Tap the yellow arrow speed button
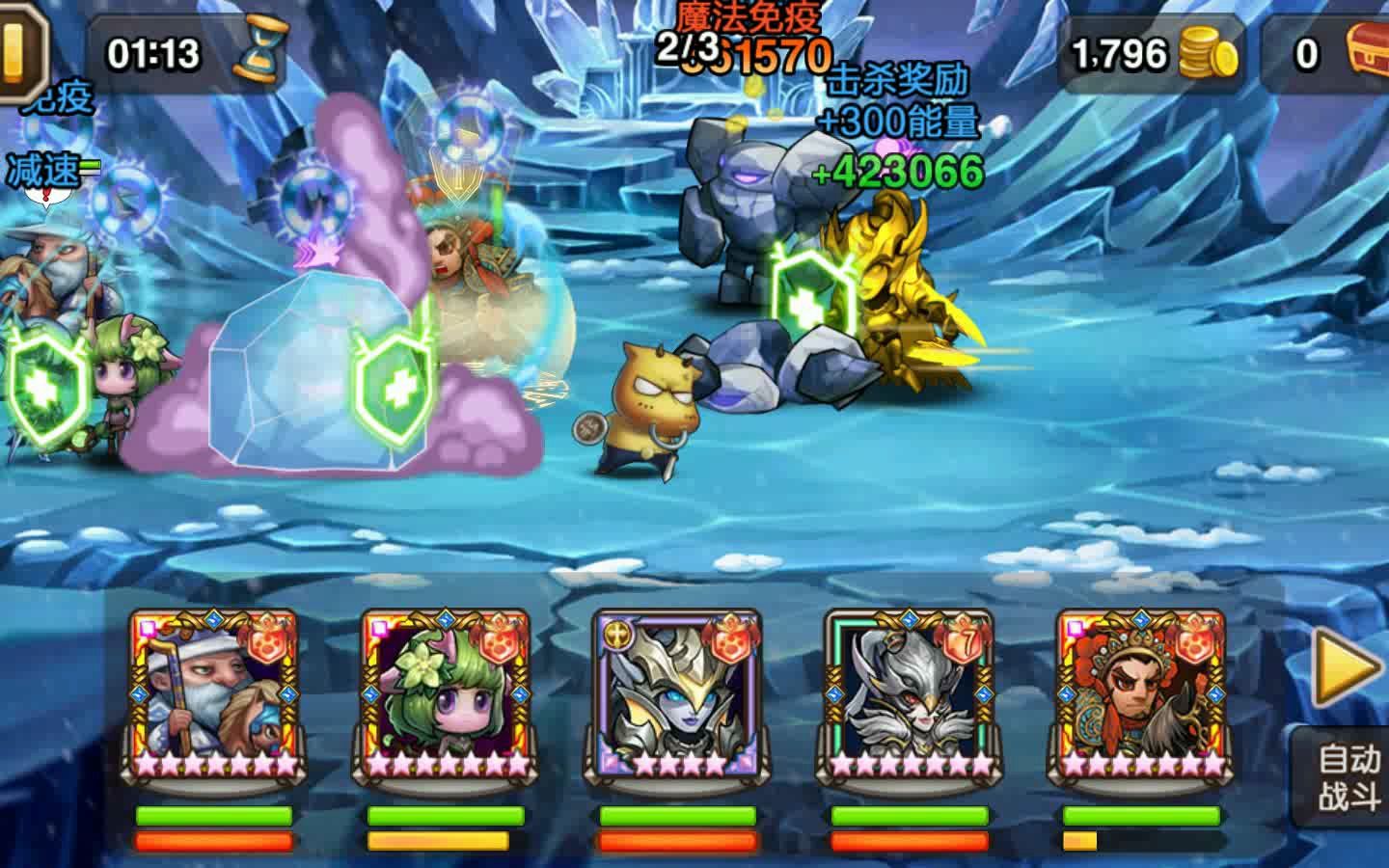This screenshot has height=868, width=1389. 1350,665
